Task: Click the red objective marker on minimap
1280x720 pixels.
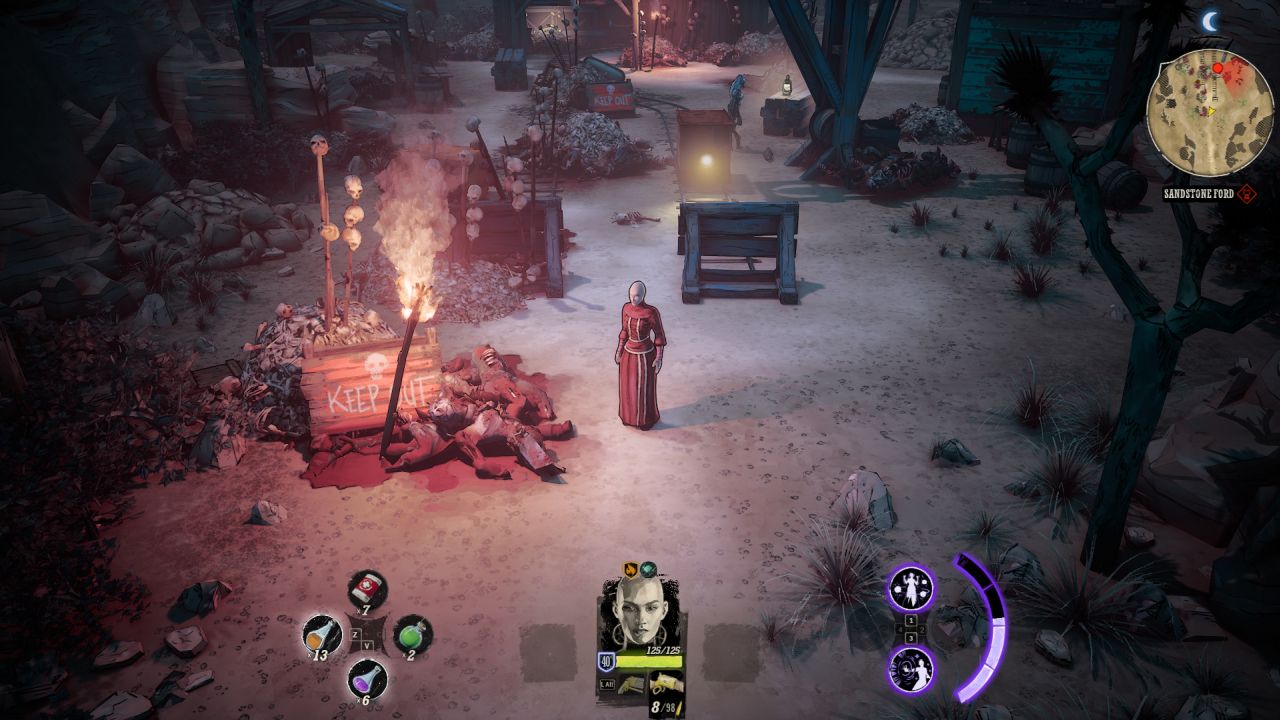Action: (1218, 68)
